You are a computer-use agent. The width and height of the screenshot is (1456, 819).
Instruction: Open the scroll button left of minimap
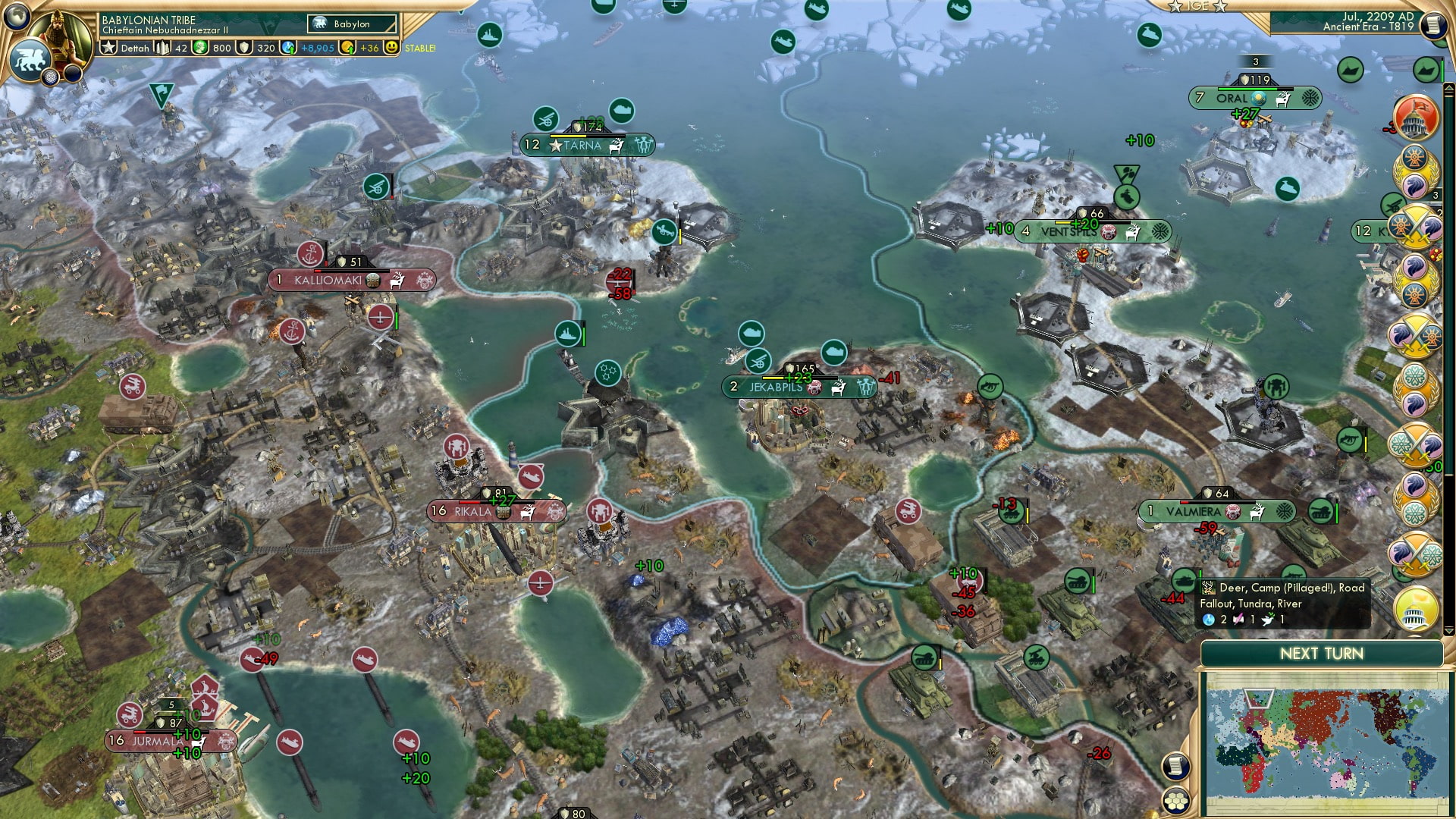click(x=1174, y=766)
